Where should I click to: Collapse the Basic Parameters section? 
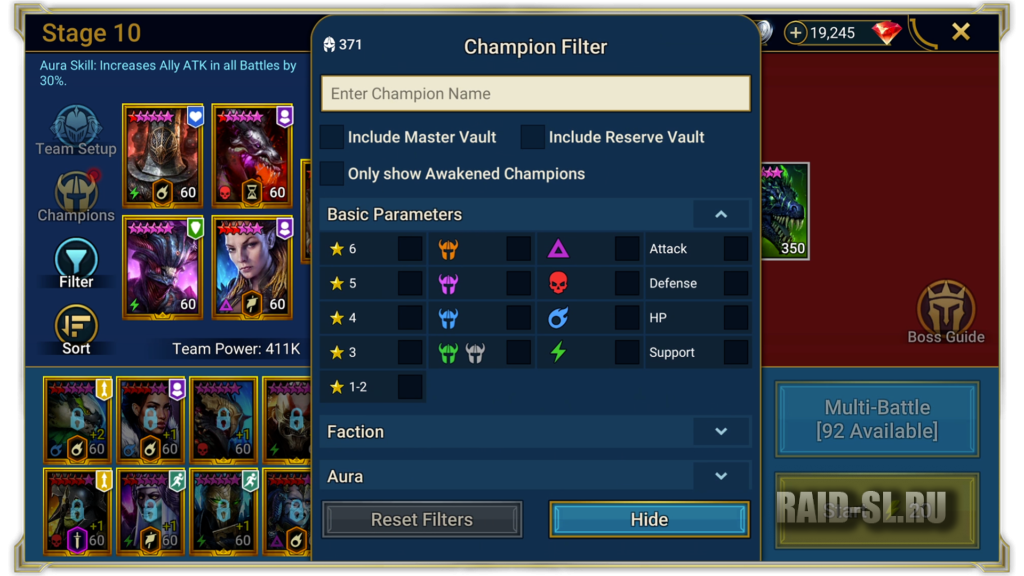coord(720,214)
